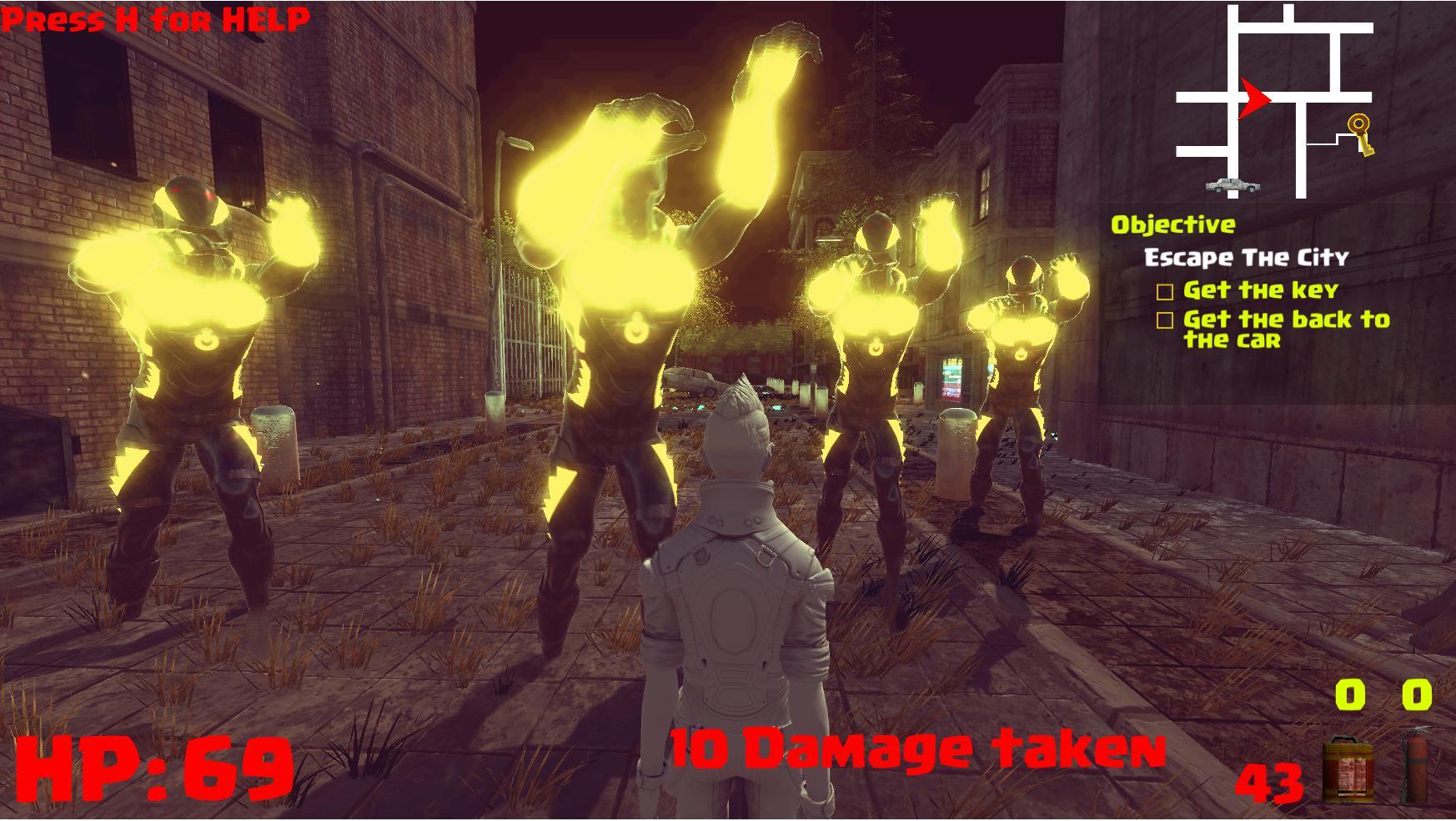Click the Get the key objective text
Viewport: 1456px width, 821px height.
1260,292
